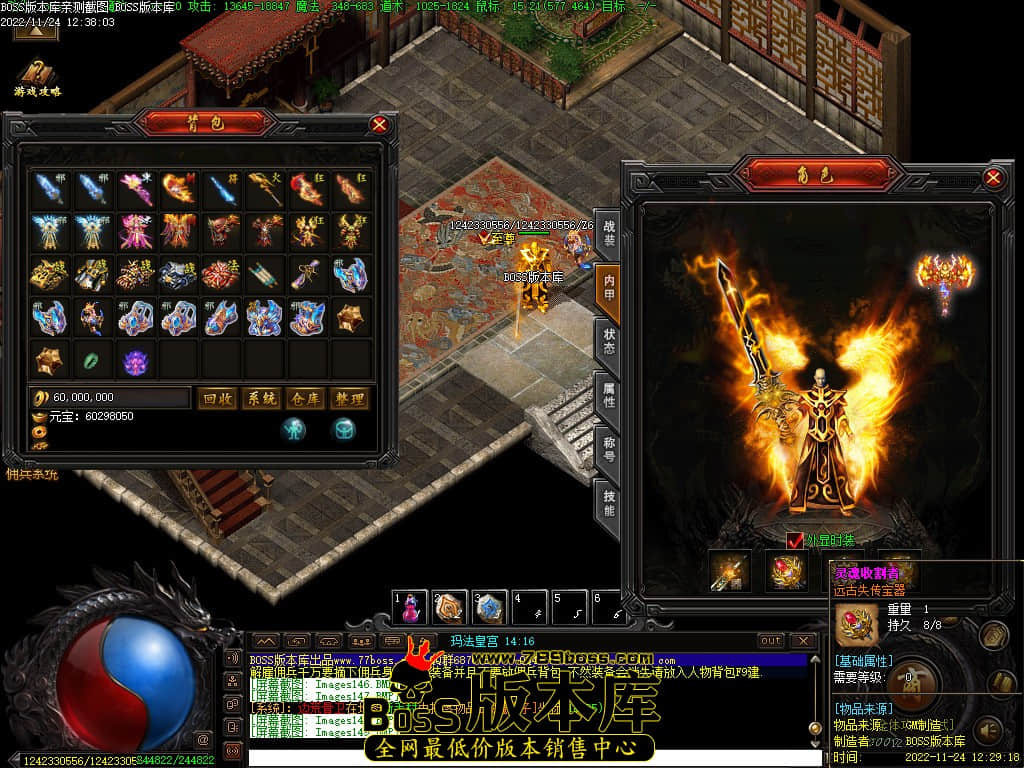1024x768 pixels.
Task: Click the chat panel's out button
Action: point(771,641)
